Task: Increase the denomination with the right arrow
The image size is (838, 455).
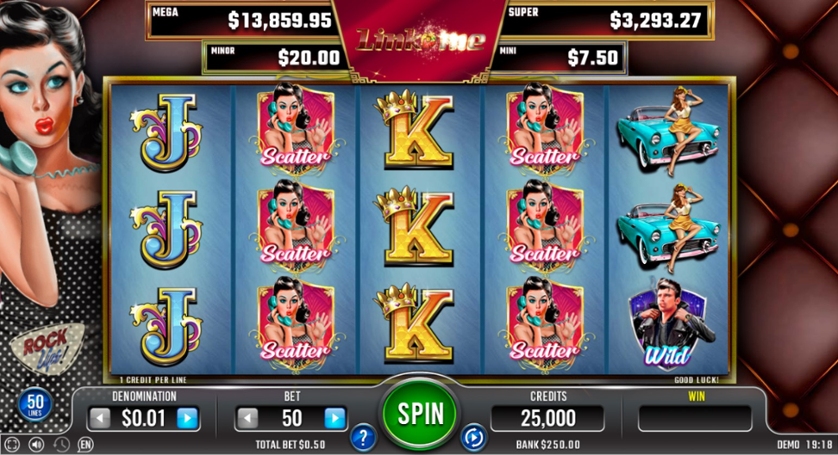Action: click(187, 418)
